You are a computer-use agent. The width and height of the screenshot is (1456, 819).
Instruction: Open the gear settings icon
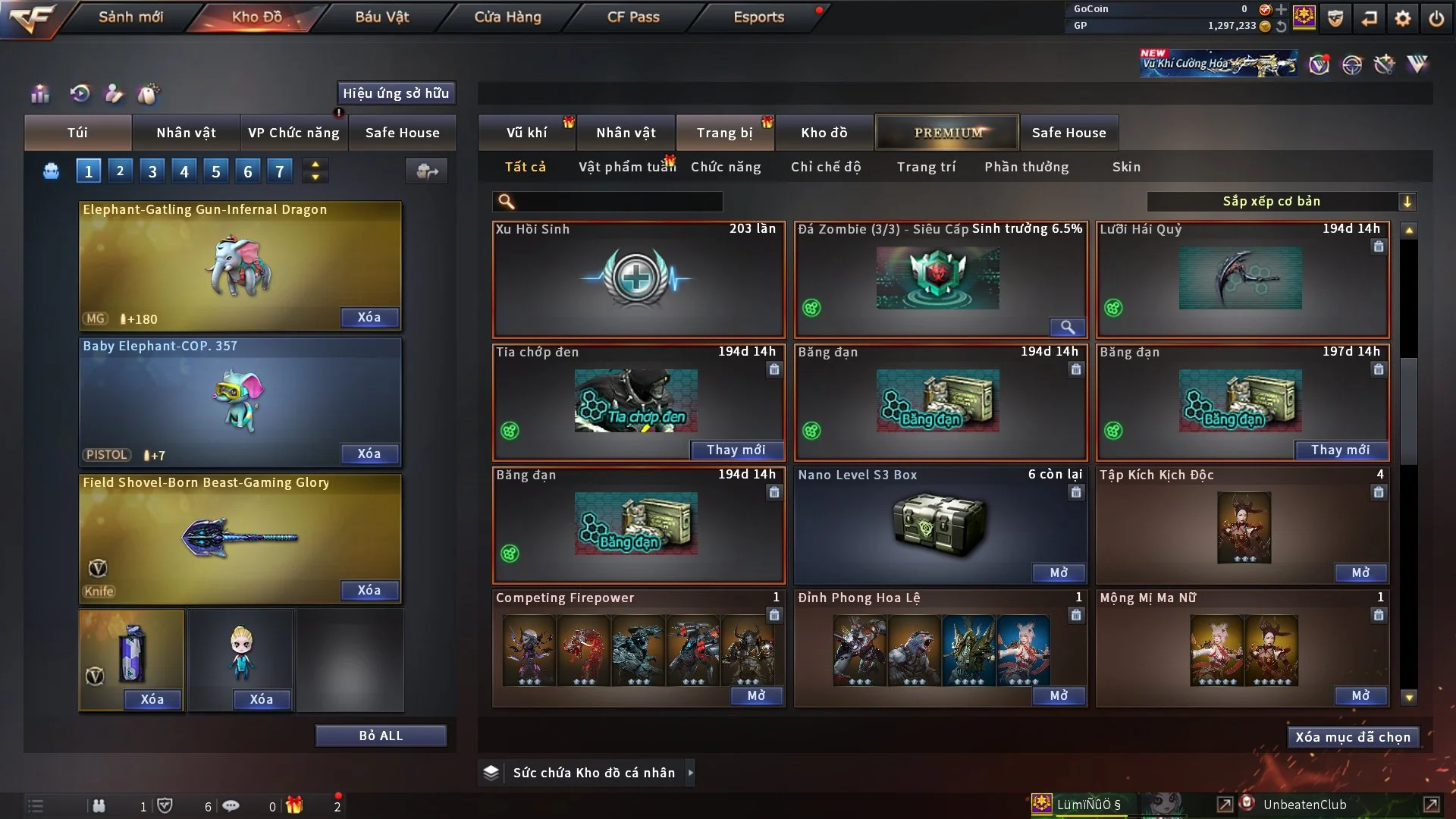(x=1403, y=18)
